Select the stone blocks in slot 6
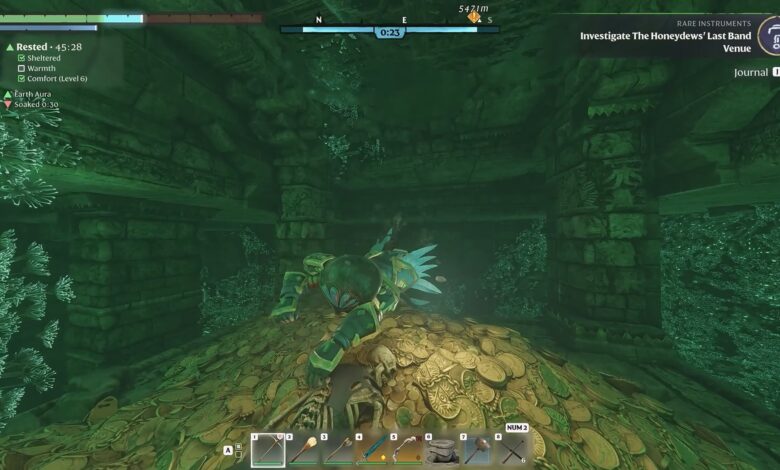This screenshot has height=470, width=780. (442, 450)
